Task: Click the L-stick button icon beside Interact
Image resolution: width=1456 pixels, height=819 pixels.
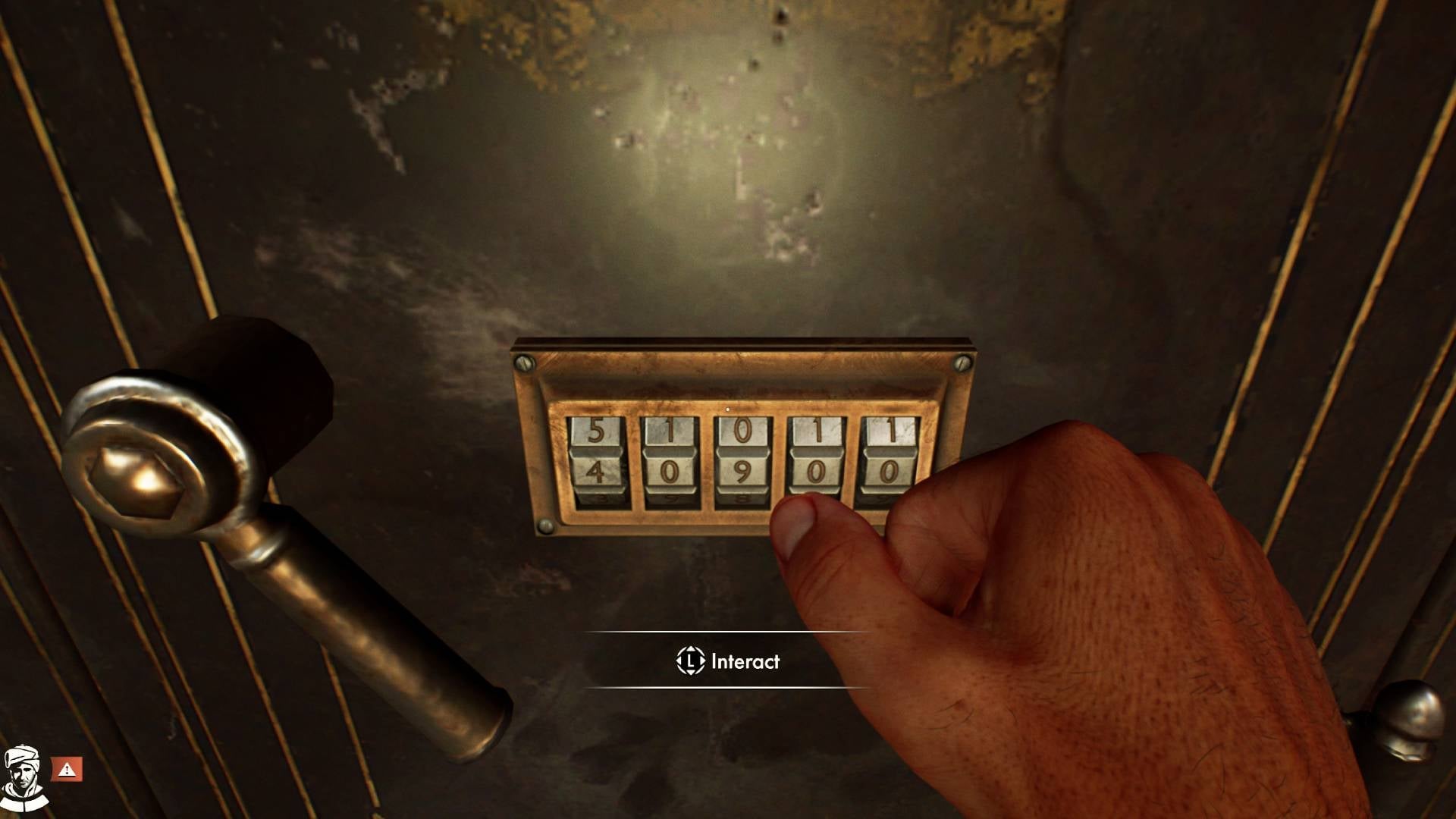Action: tap(691, 661)
